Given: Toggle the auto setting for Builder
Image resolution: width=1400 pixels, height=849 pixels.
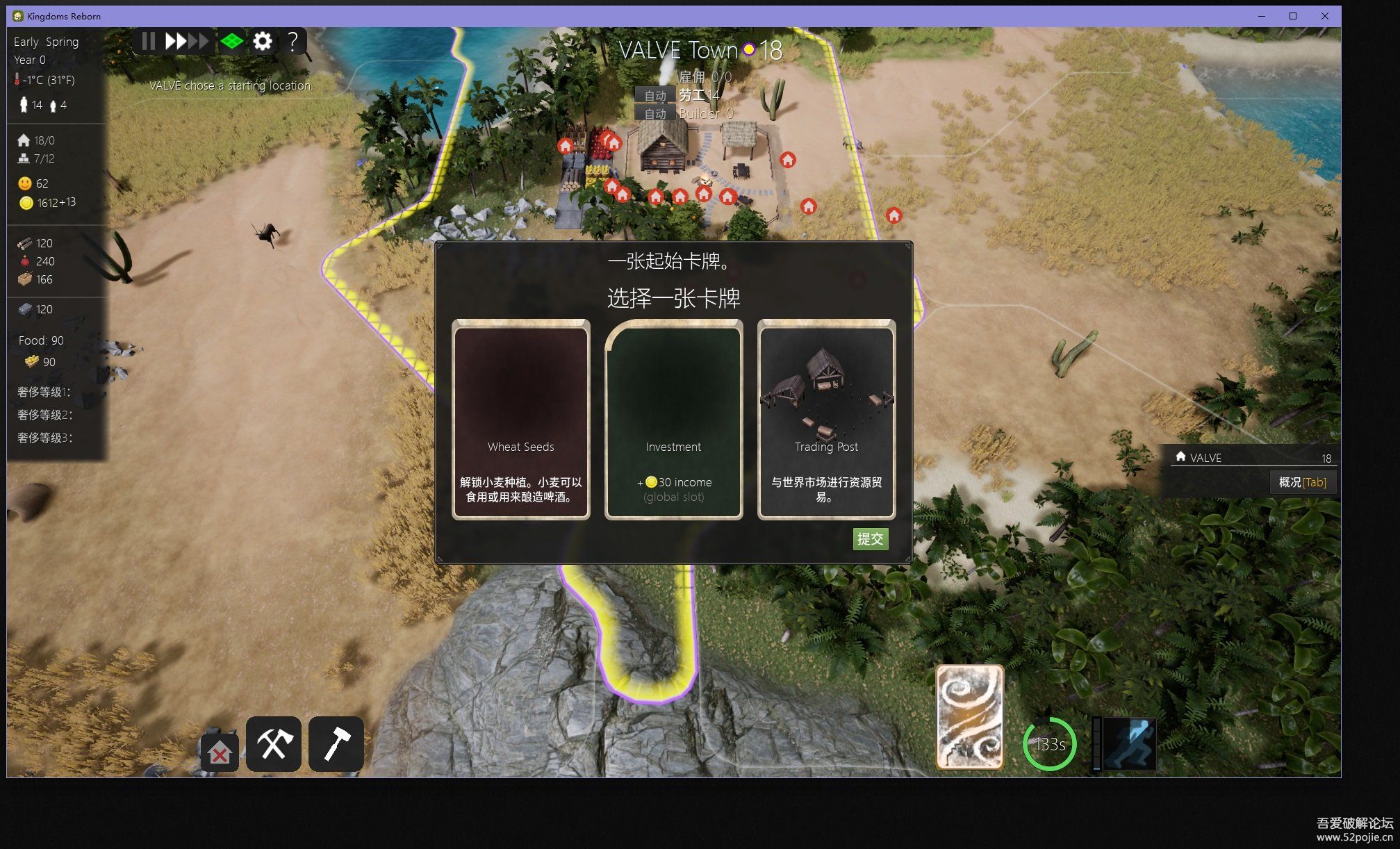Looking at the screenshot, I should [654, 113].
